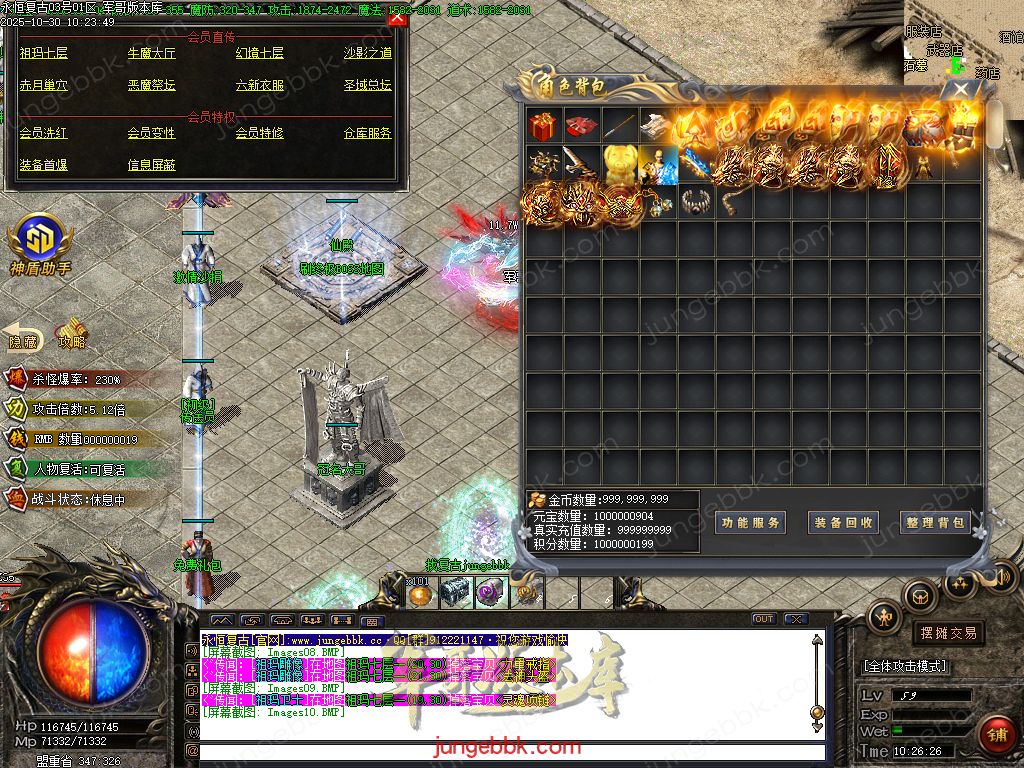Screen dimensions: 1024x768
Task: Teleport to 祖玛七层
Action: 44,53
